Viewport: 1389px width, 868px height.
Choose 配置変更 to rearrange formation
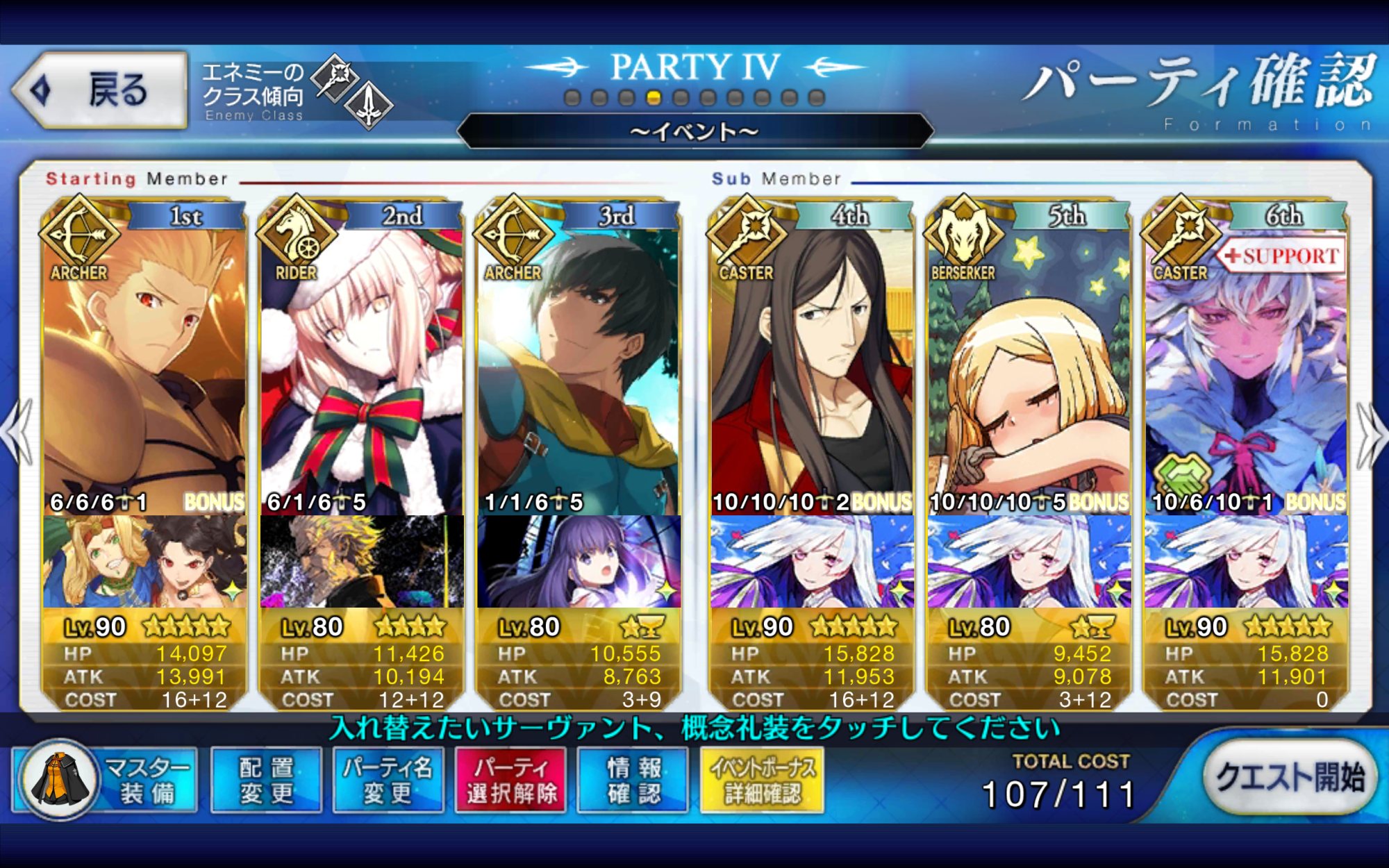(x=266, y=780)
